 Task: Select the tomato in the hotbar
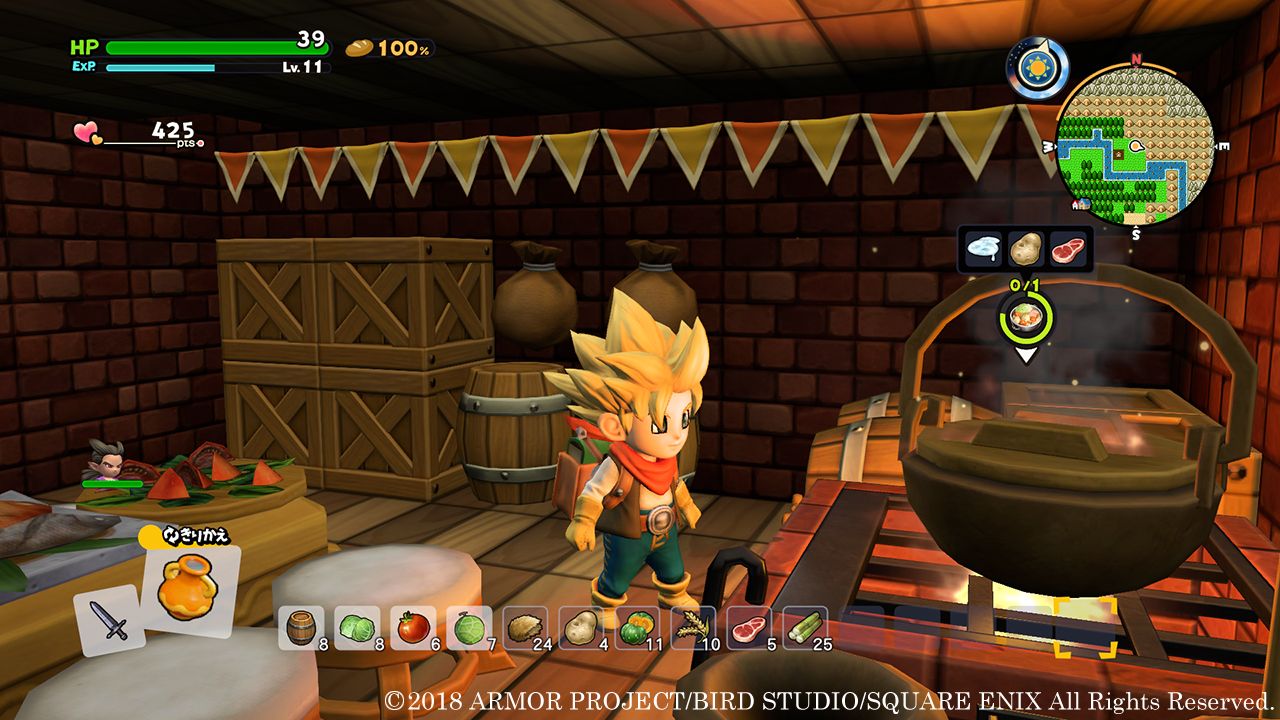[412, 627]
